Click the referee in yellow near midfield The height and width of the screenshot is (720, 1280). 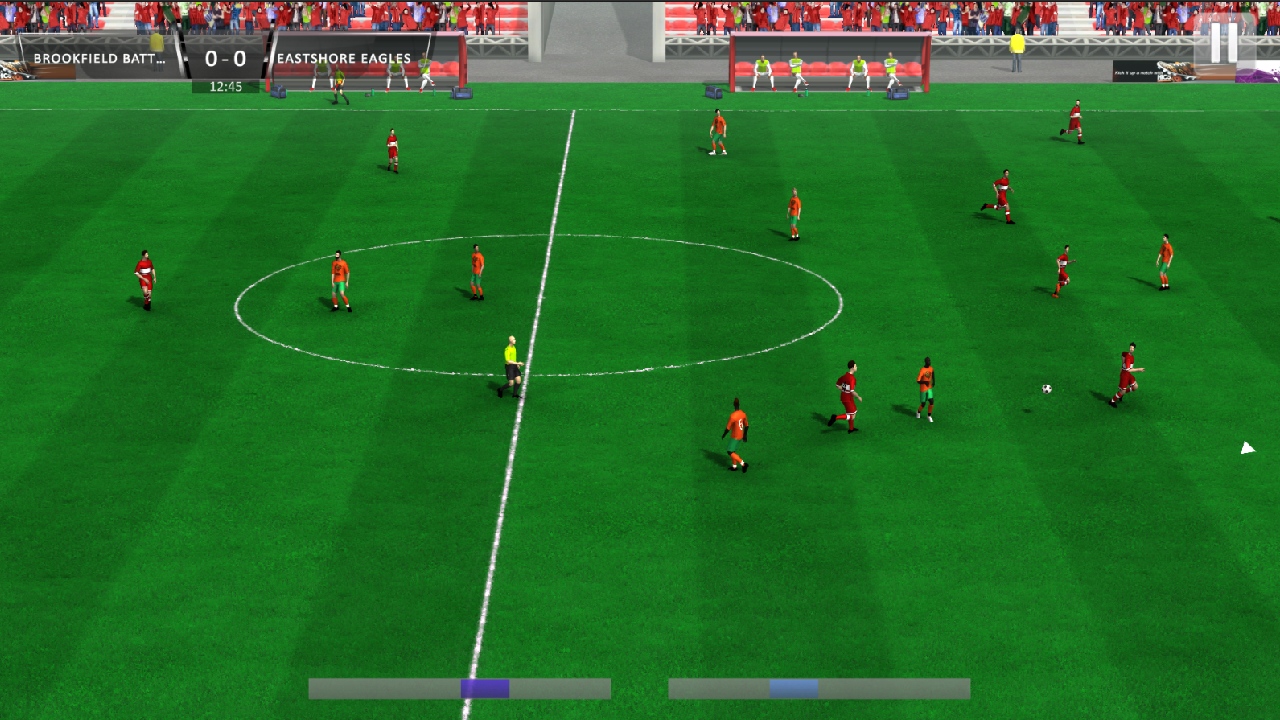pyautogui.click(x=510, y=365)
